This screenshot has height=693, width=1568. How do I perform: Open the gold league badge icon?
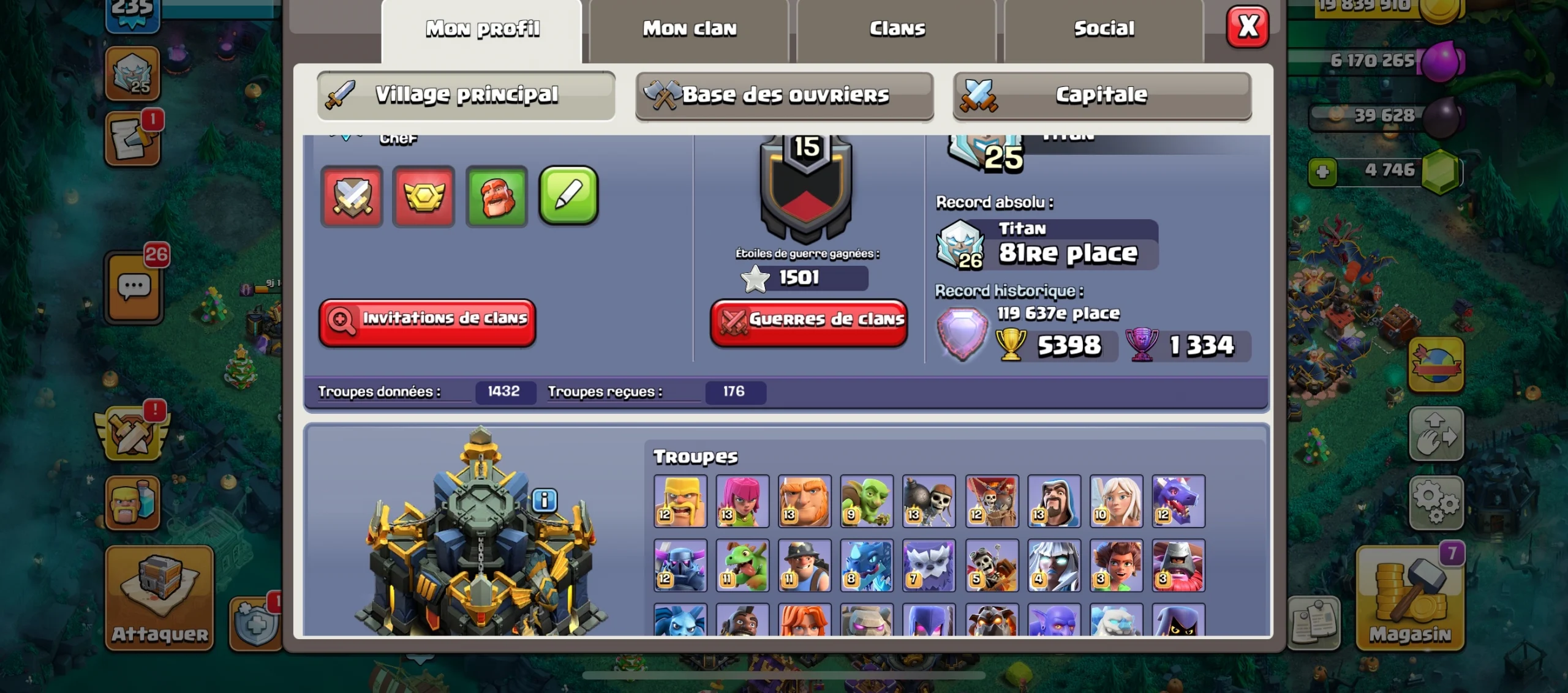[424, 197]
